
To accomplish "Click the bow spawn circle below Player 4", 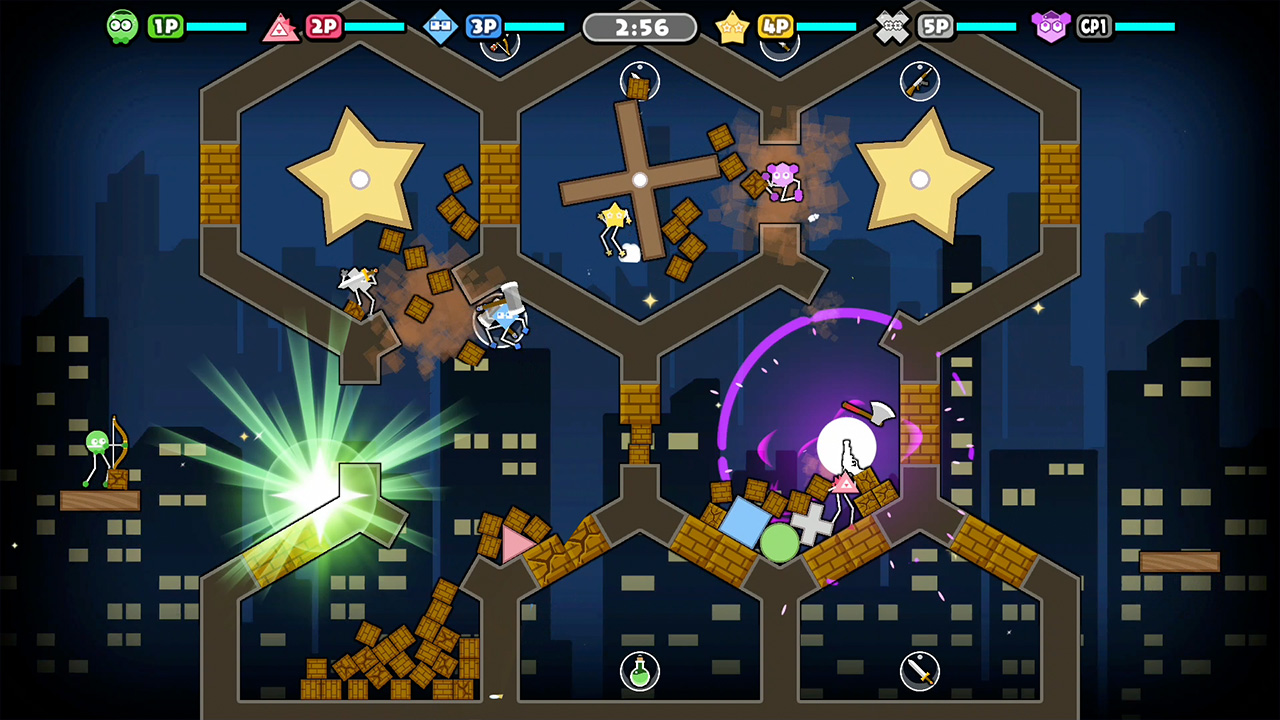I will coord(779,46).
